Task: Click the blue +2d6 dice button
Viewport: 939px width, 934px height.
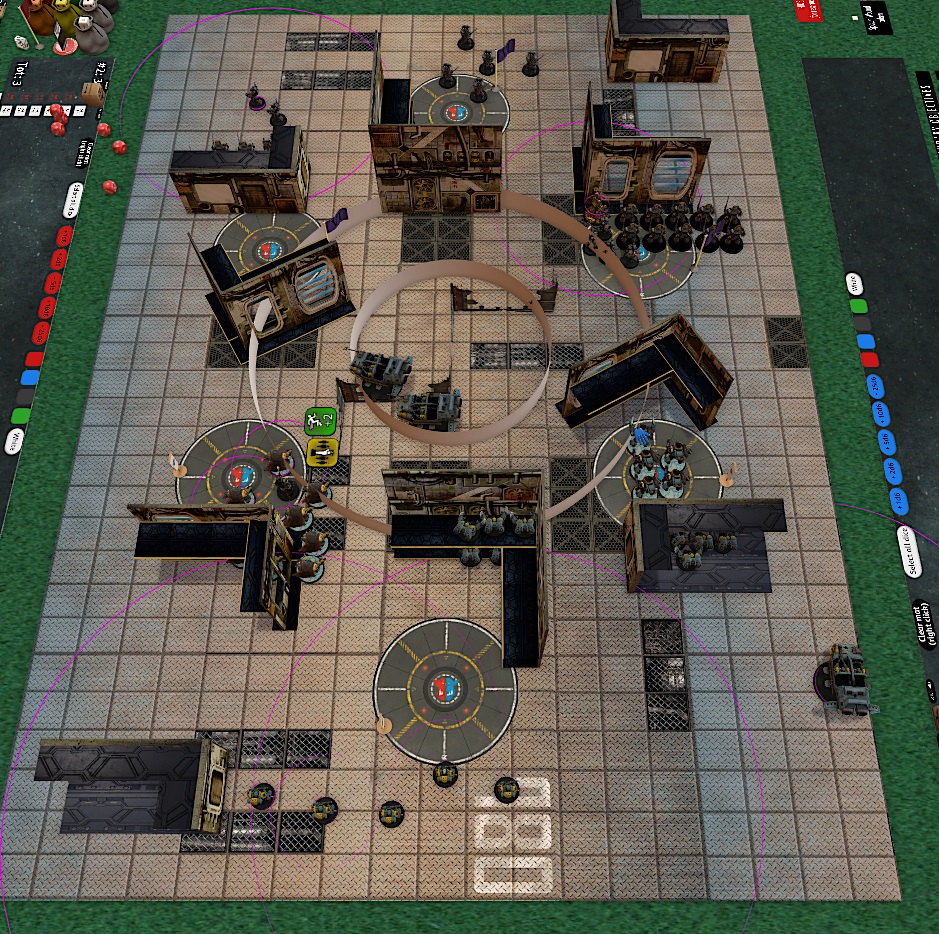Action: (896, 470)
